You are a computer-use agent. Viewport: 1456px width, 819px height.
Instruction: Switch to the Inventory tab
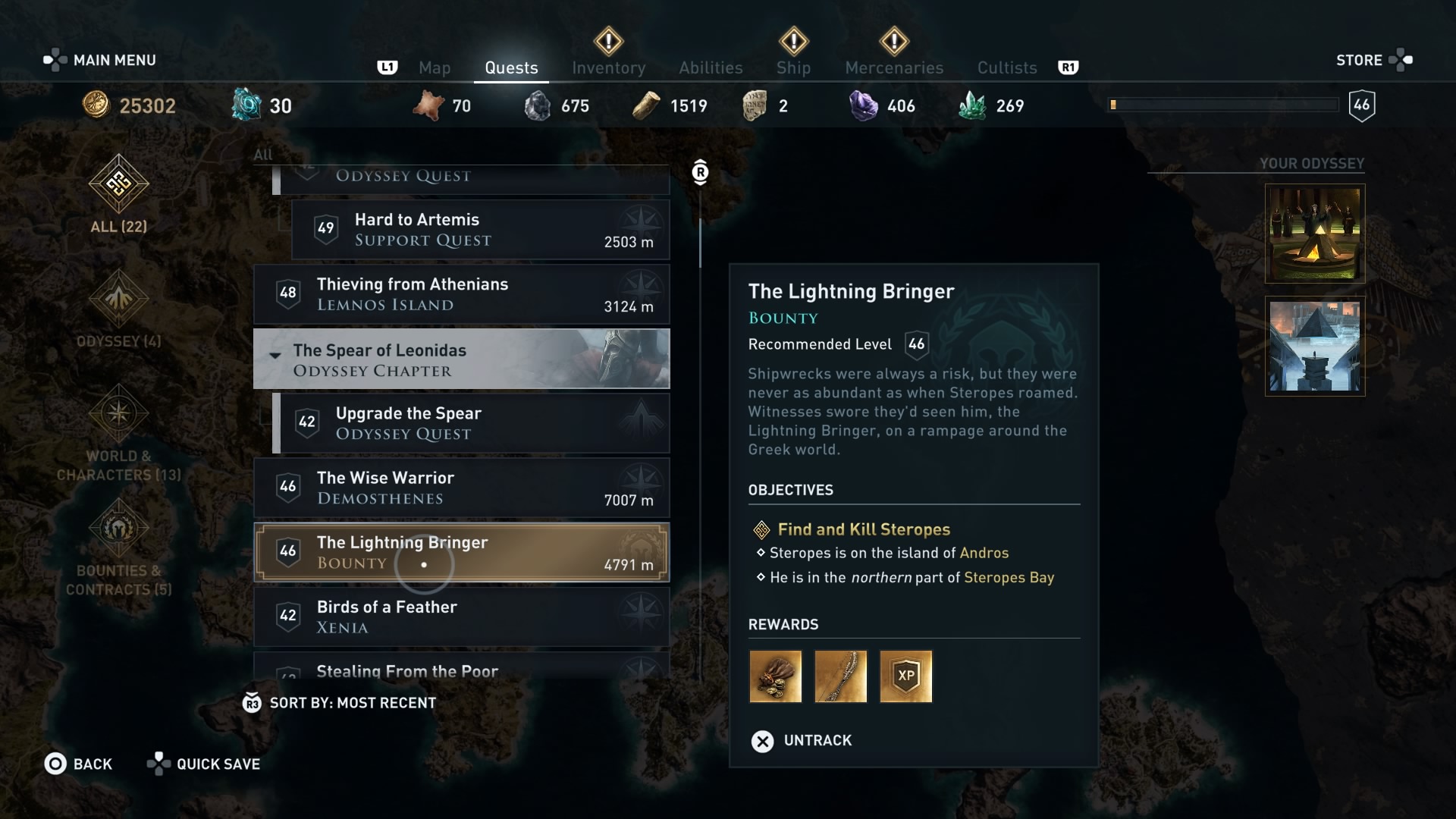[x=609, y=67]
